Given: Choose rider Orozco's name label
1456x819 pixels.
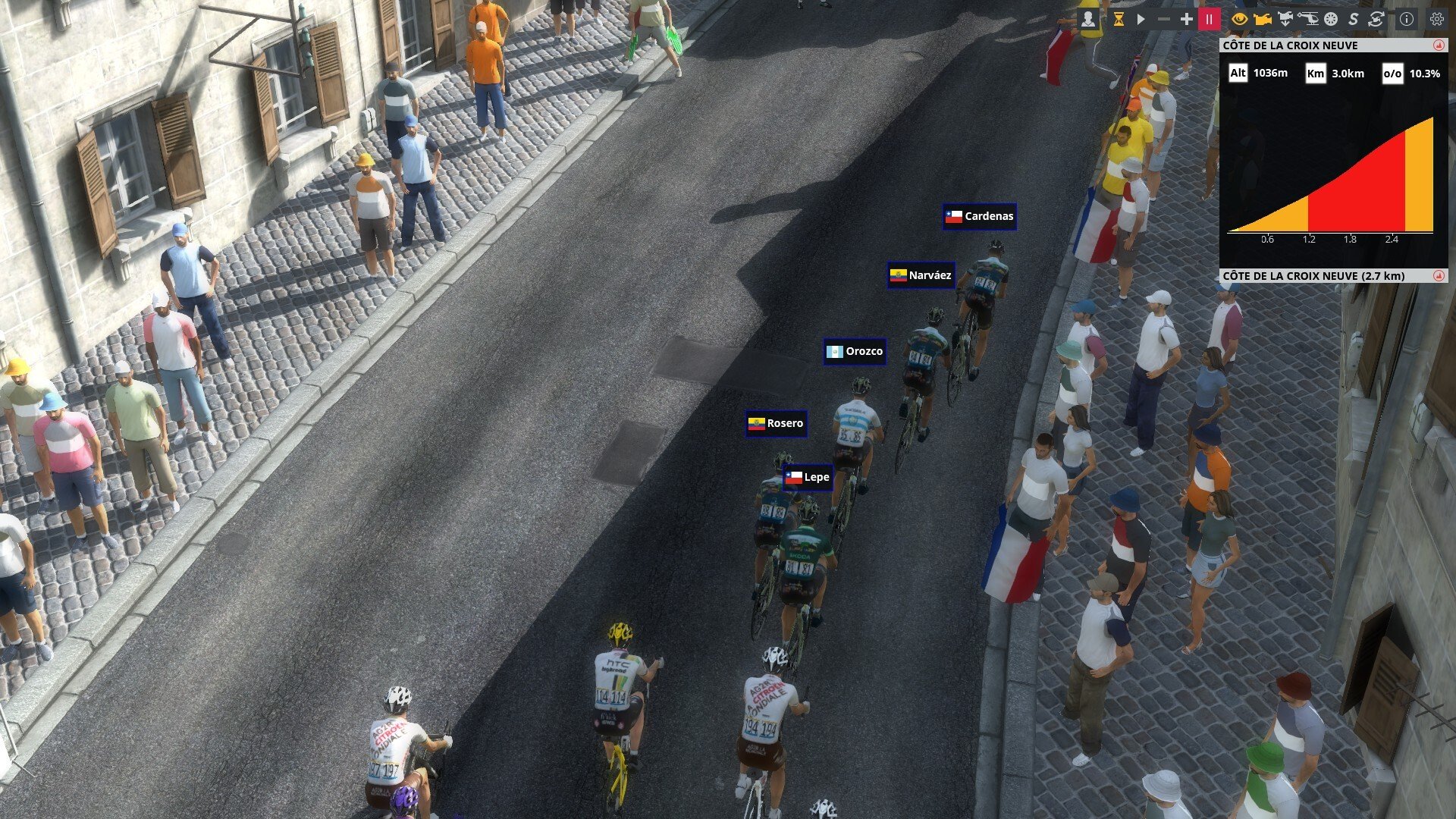Looking at the screenshot, I should [855, 352].
